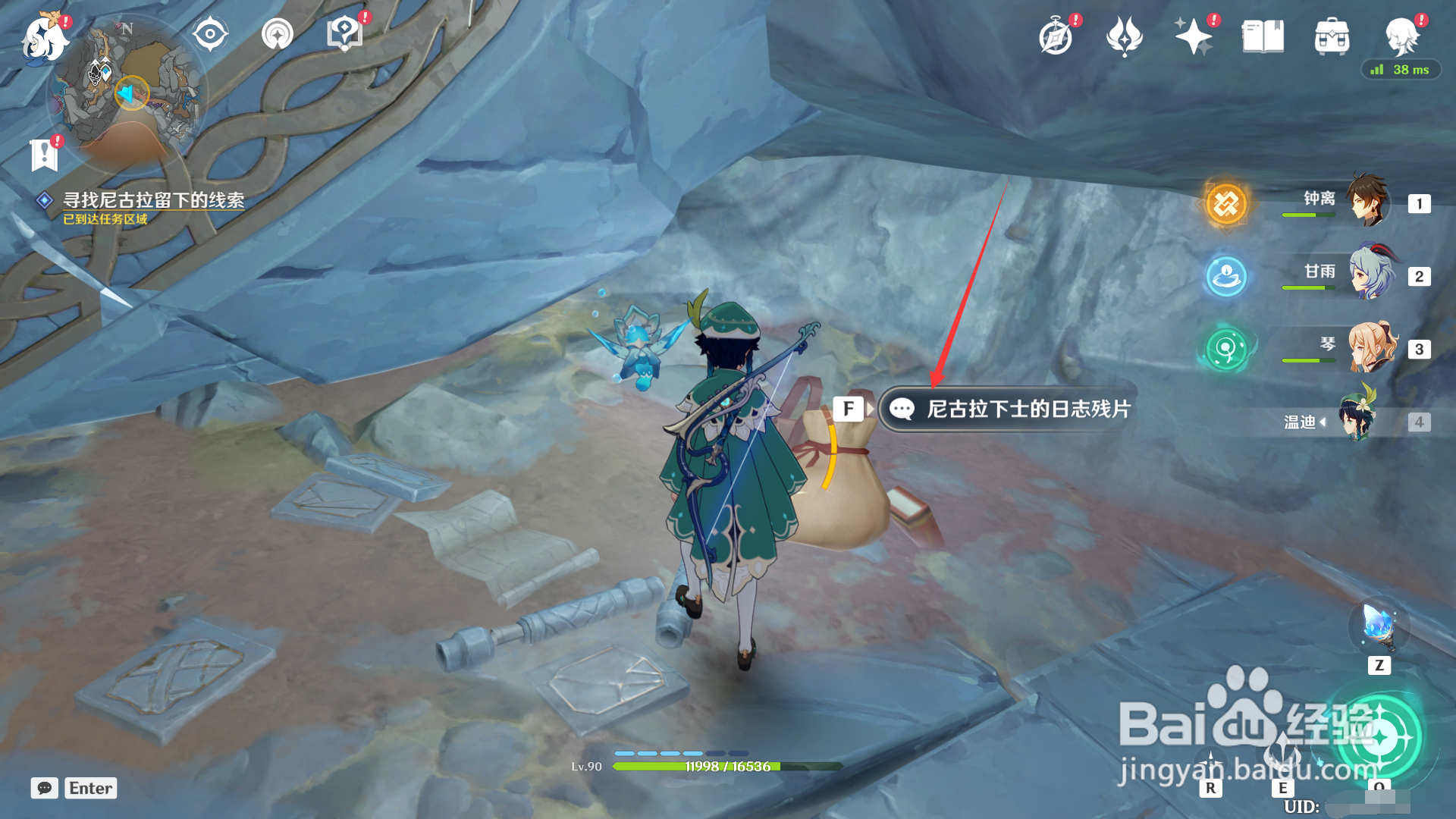Switch to party member Ganyu
The image size is (1456, 819).
(x=1370, y=273)
